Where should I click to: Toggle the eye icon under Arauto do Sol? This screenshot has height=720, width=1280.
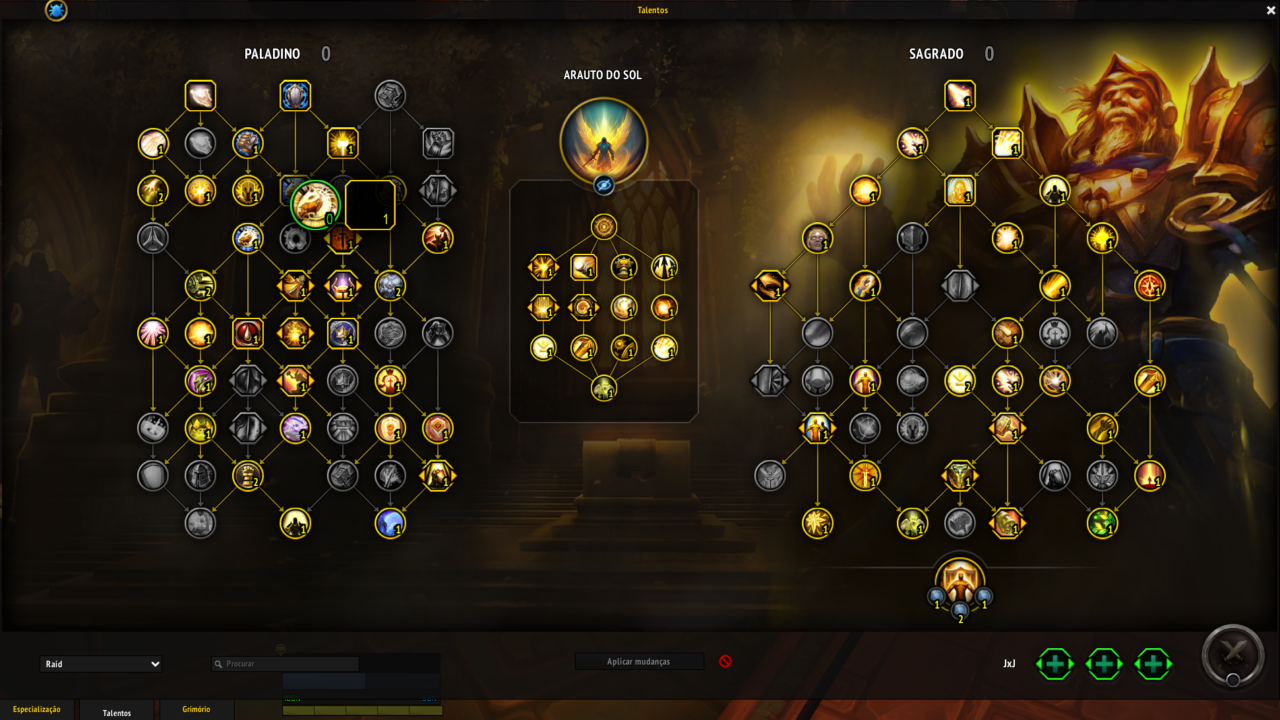tap(604, 185)
